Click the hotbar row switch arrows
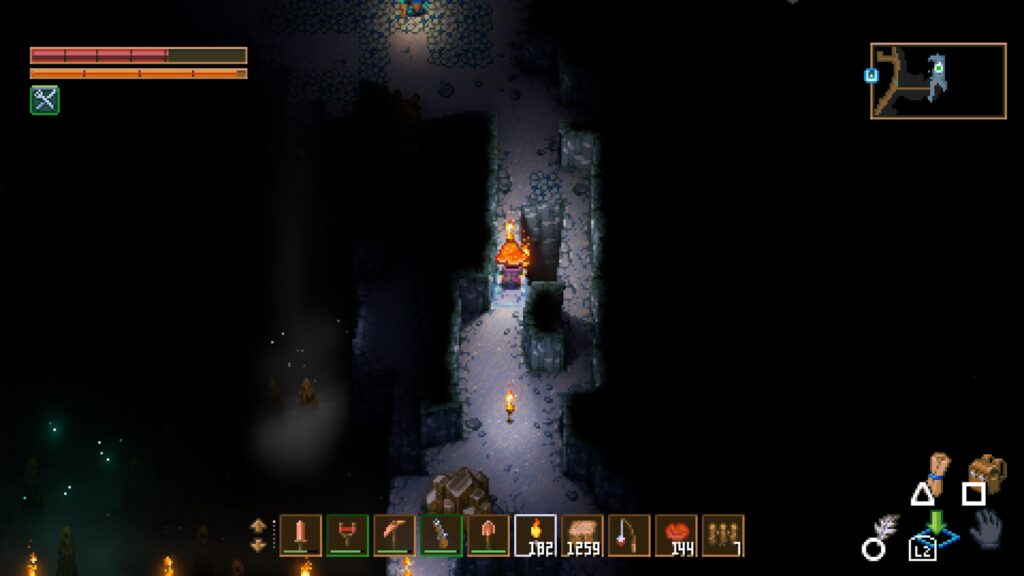Screen dimensions: 1024x576 [259, 535]
